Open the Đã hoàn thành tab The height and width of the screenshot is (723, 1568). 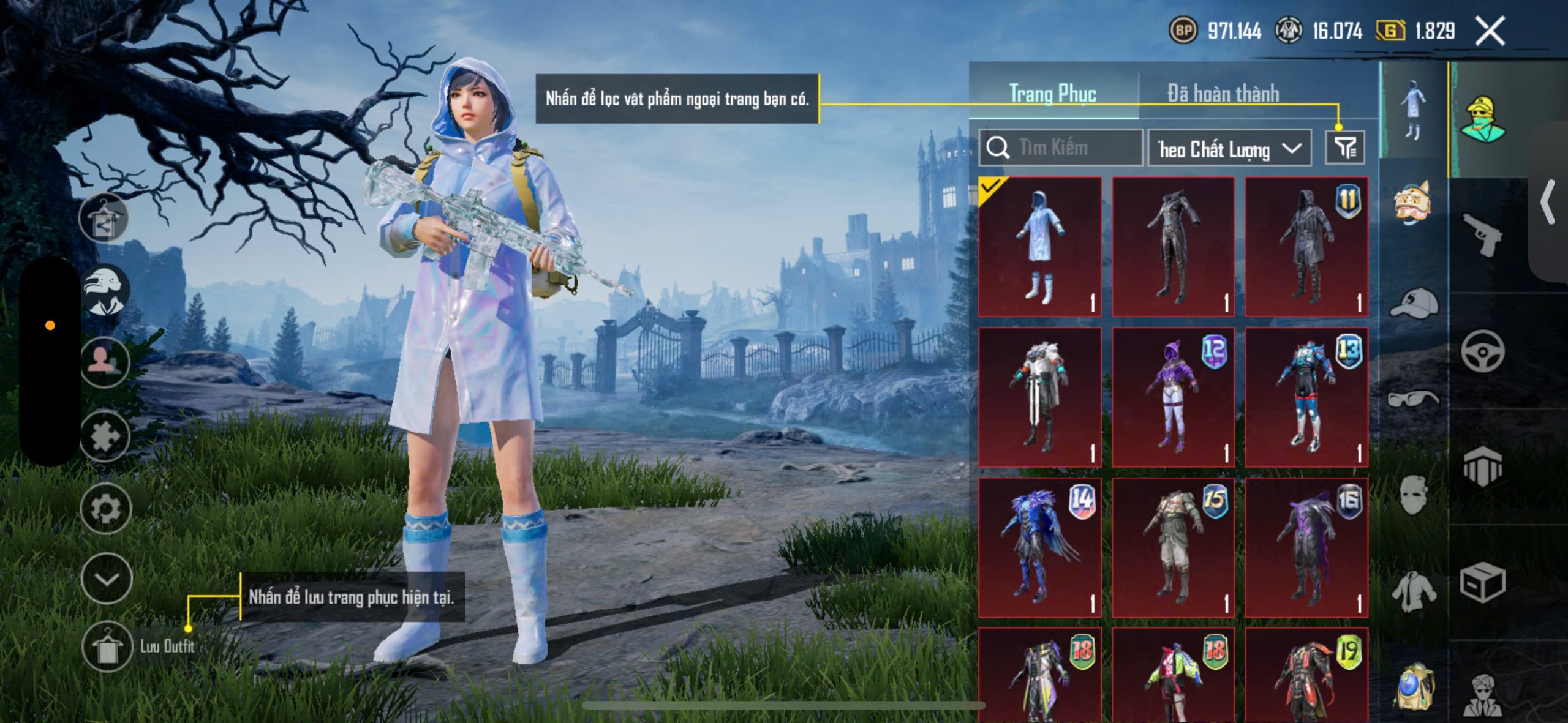coord(1223,94)
